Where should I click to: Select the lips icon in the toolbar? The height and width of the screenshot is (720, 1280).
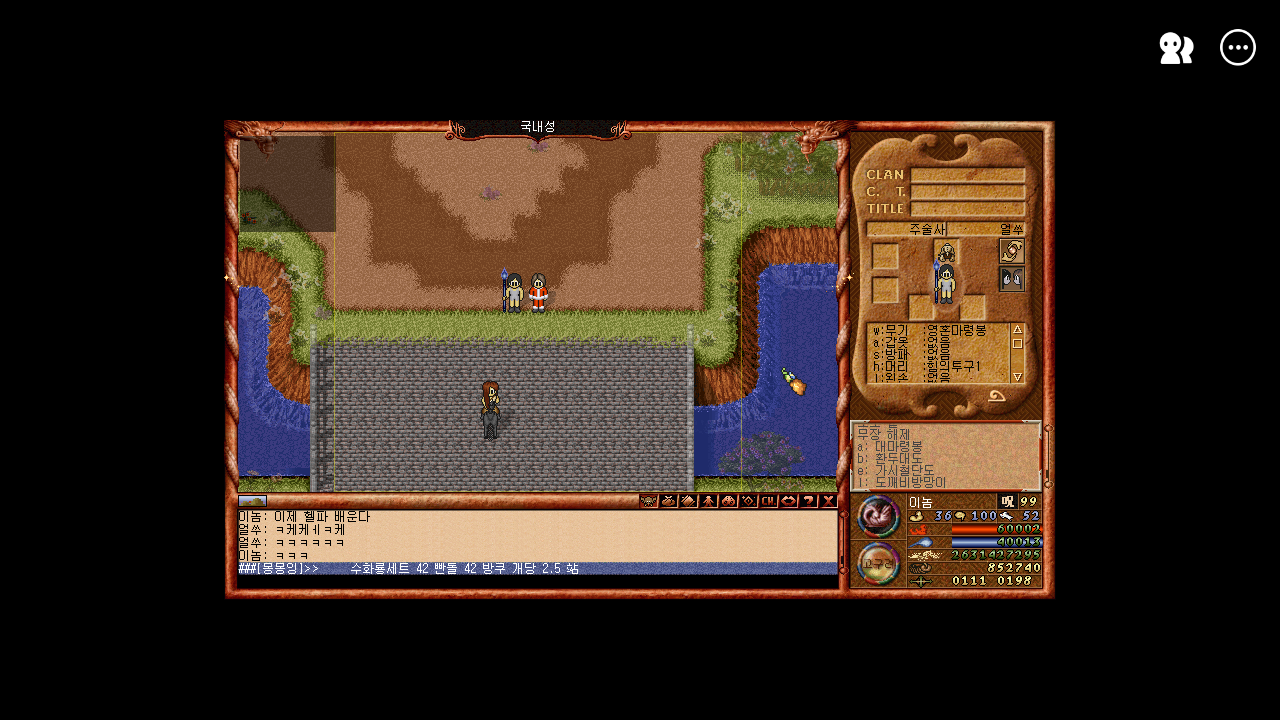[789, 501]
